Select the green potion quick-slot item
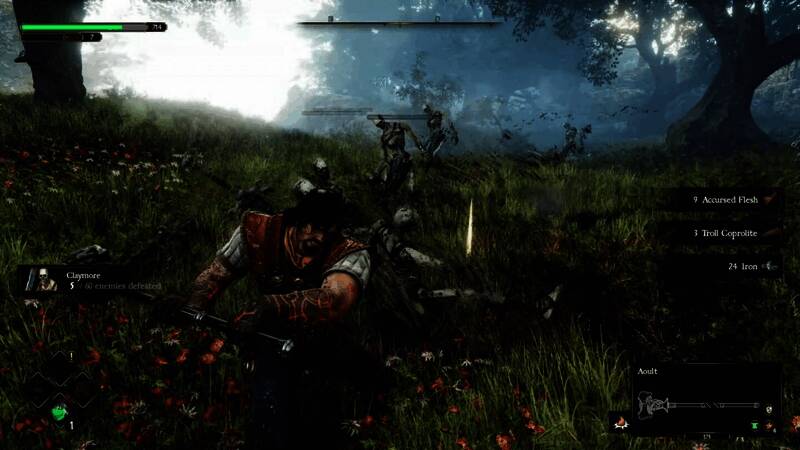The height and width of the screenshot is (450, 800). [61, 411]
